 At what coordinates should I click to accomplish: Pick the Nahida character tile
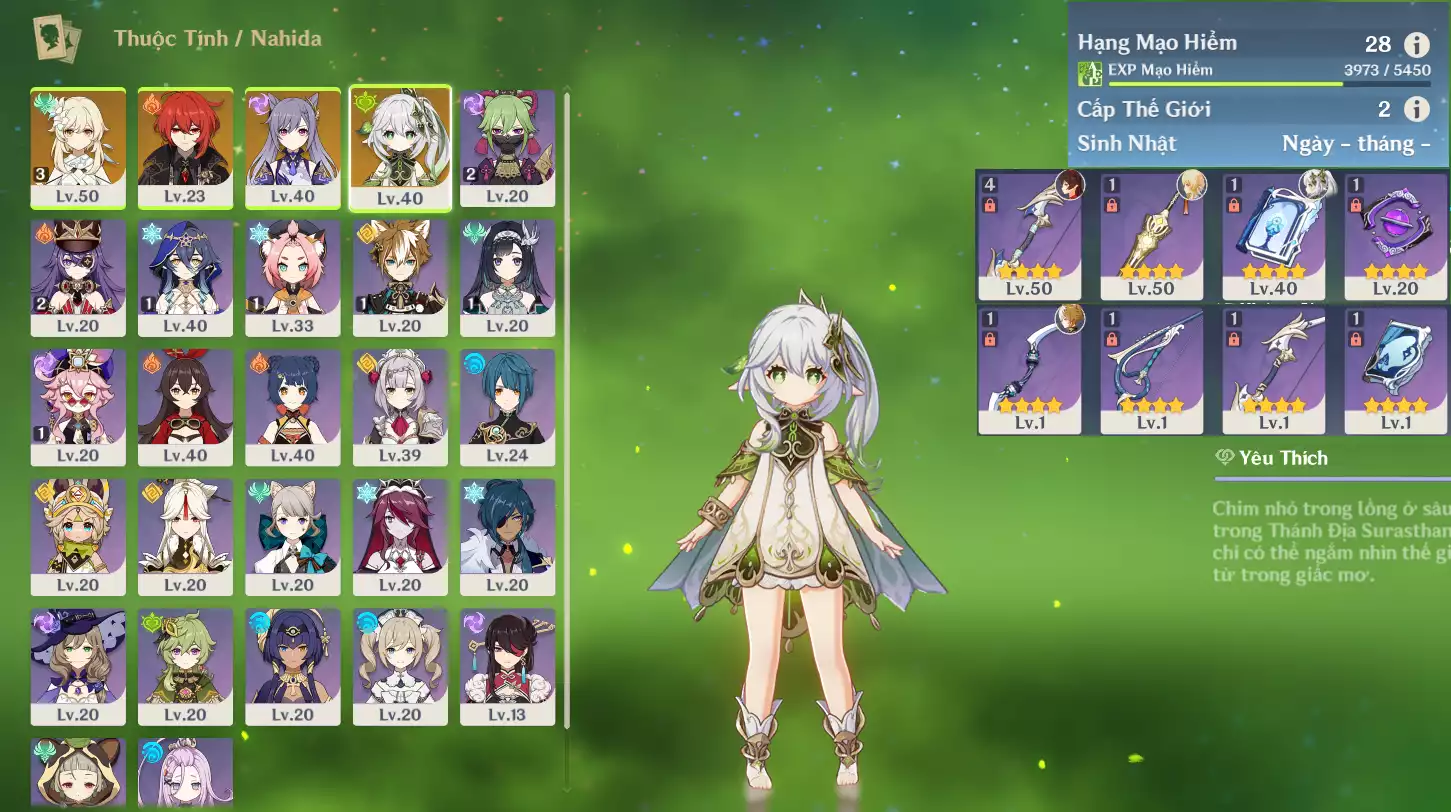[400, 147]
